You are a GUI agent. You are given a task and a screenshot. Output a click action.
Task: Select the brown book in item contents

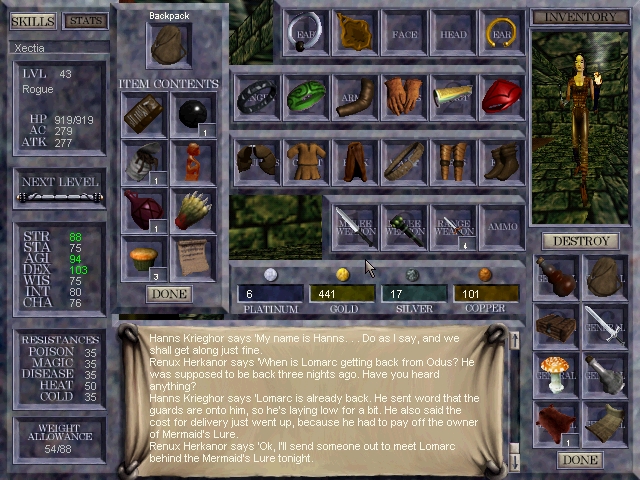tap(145, 115)
